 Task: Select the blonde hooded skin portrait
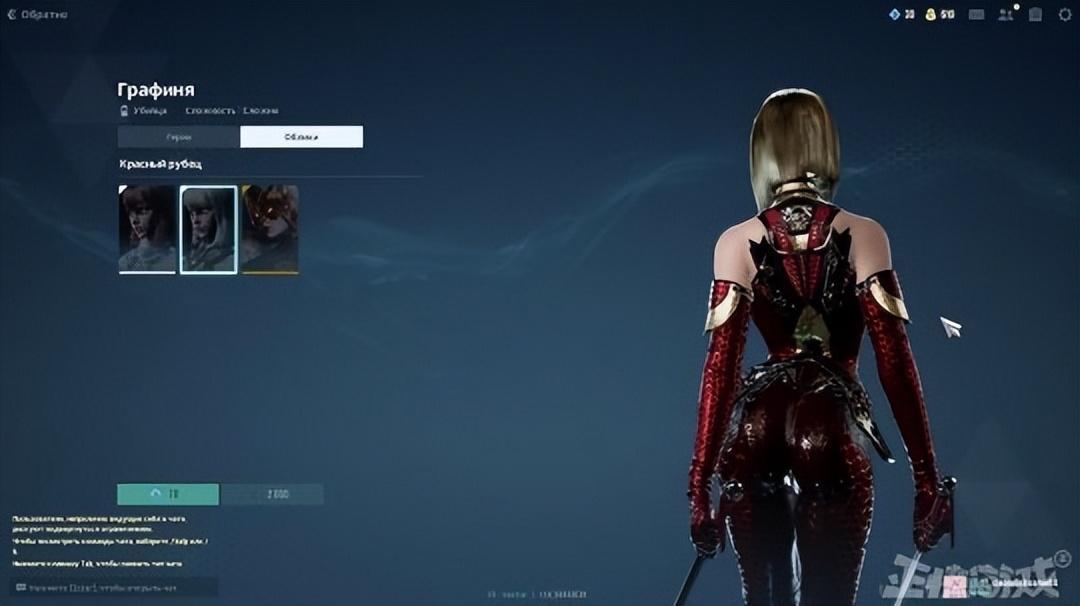coord(208,229)
